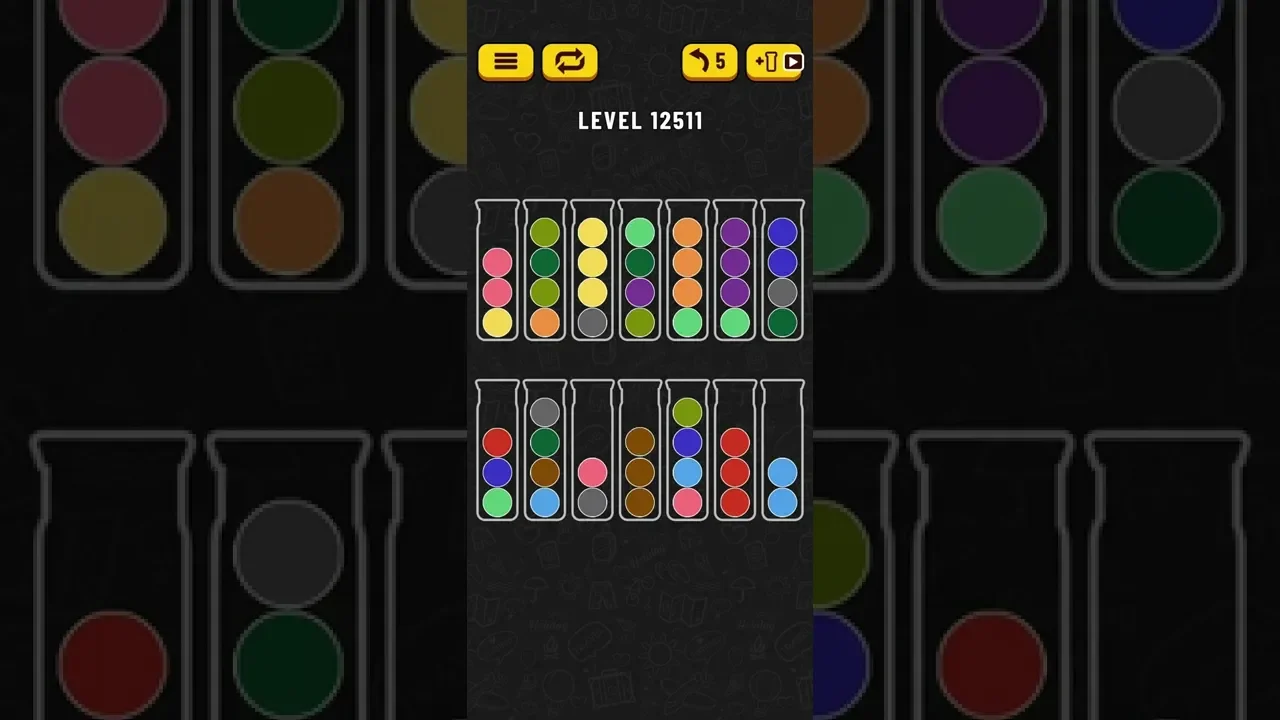Pick the tube holding three orange balls
Screen dimensions: 1280x720
coord(687,272)
